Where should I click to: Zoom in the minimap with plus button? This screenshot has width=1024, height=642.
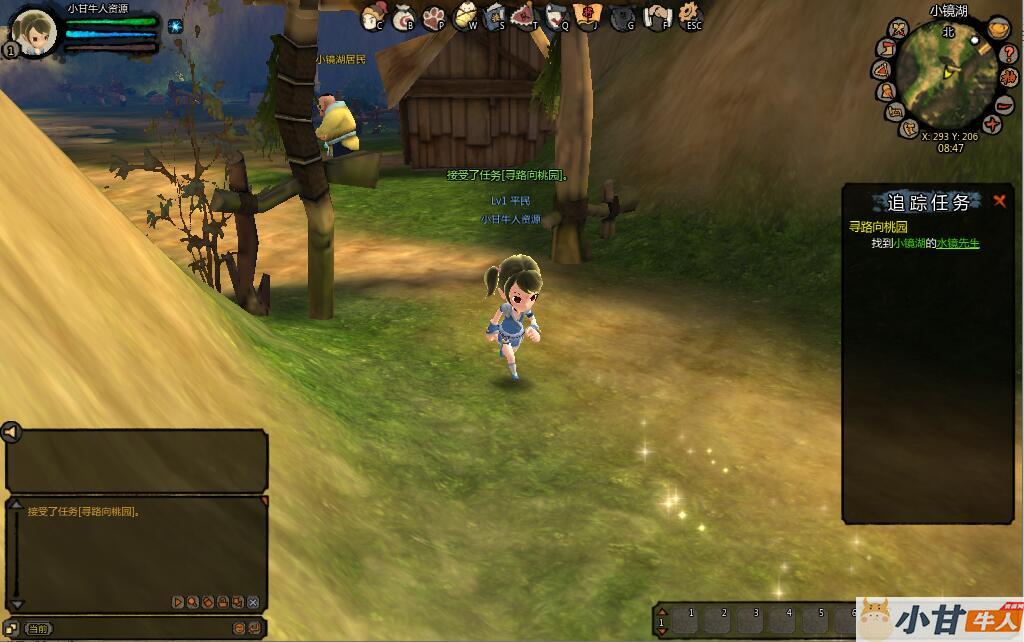991,124
